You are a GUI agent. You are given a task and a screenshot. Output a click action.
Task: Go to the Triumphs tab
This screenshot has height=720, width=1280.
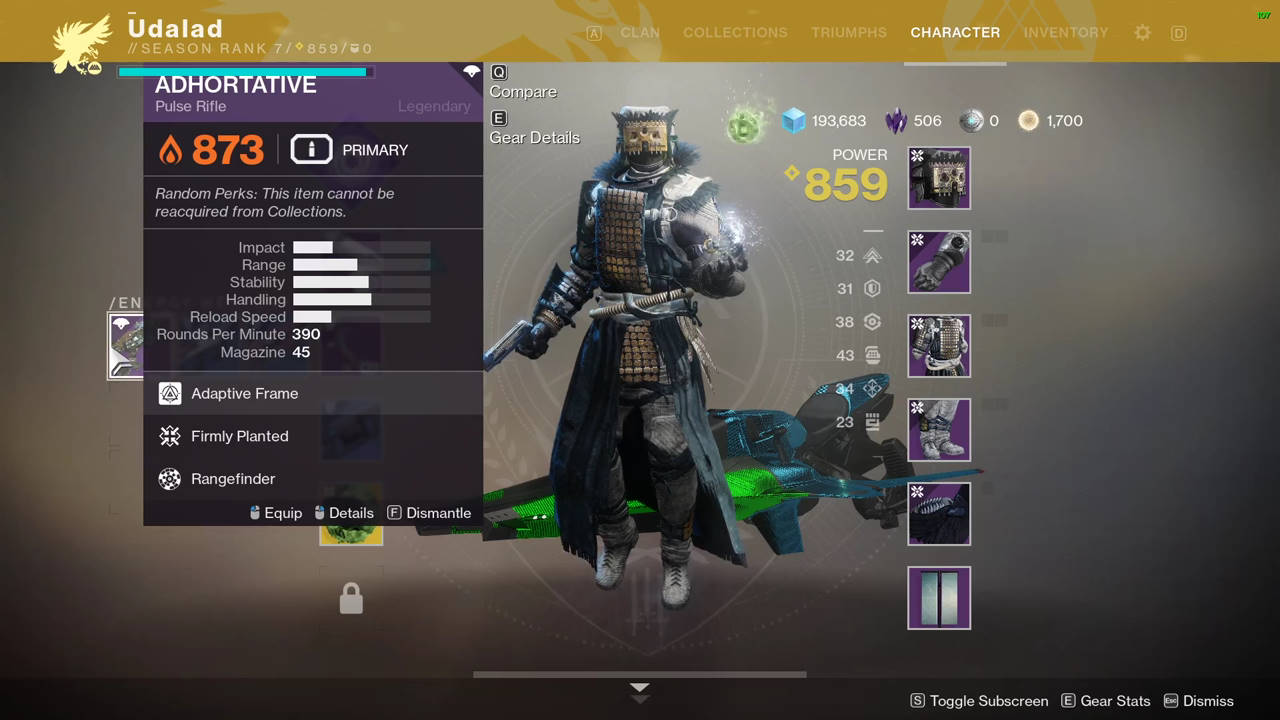849,33
